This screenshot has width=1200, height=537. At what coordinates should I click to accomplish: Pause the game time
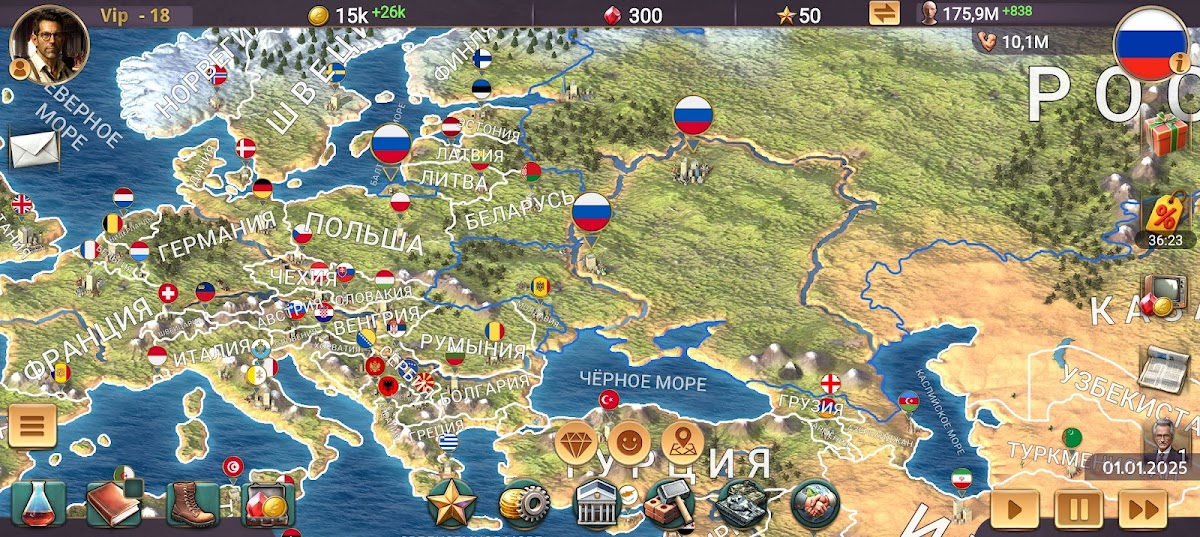(x=1079, y=508)
